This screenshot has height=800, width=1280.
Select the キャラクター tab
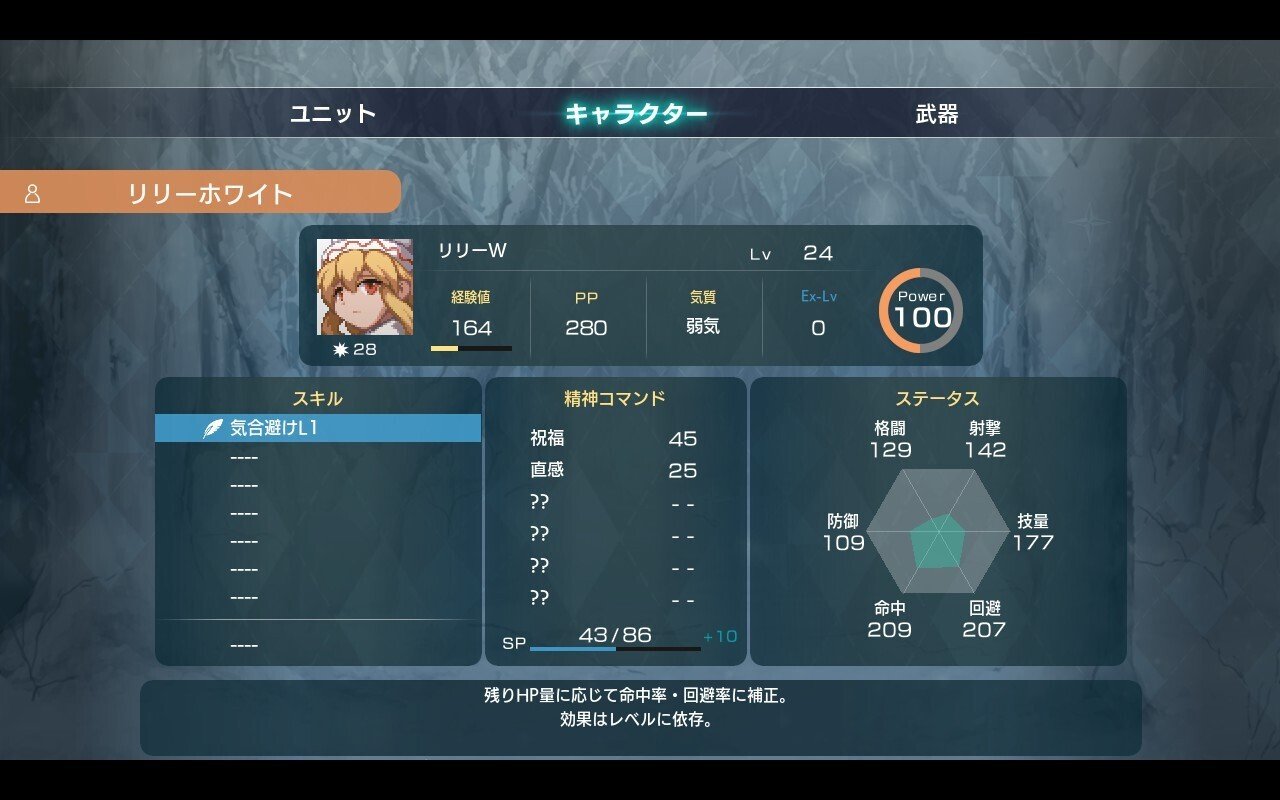coord(636,115)
